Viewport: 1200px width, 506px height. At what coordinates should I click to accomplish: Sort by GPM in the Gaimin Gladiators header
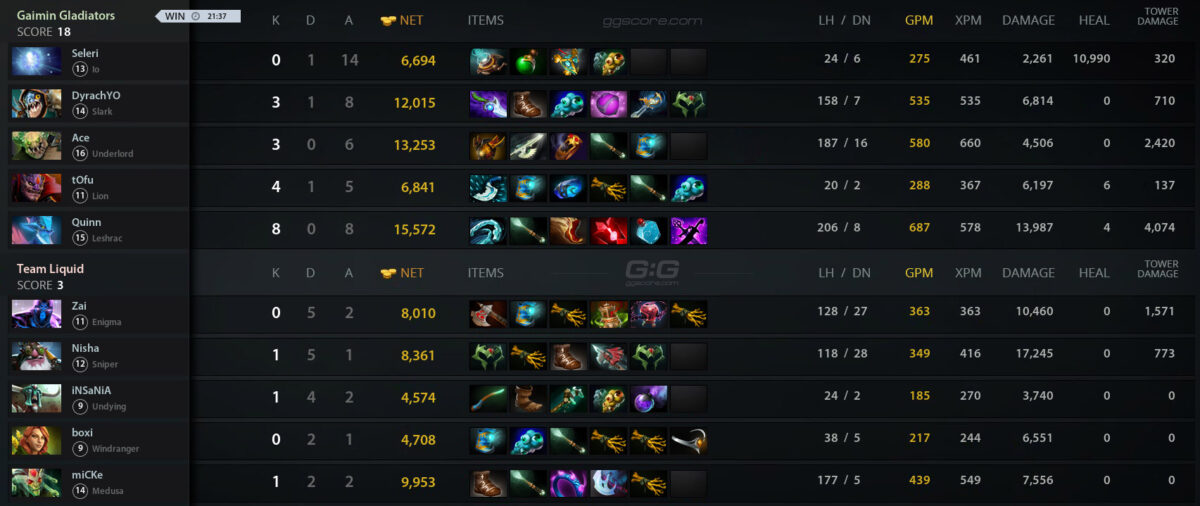tap(918, 20)
